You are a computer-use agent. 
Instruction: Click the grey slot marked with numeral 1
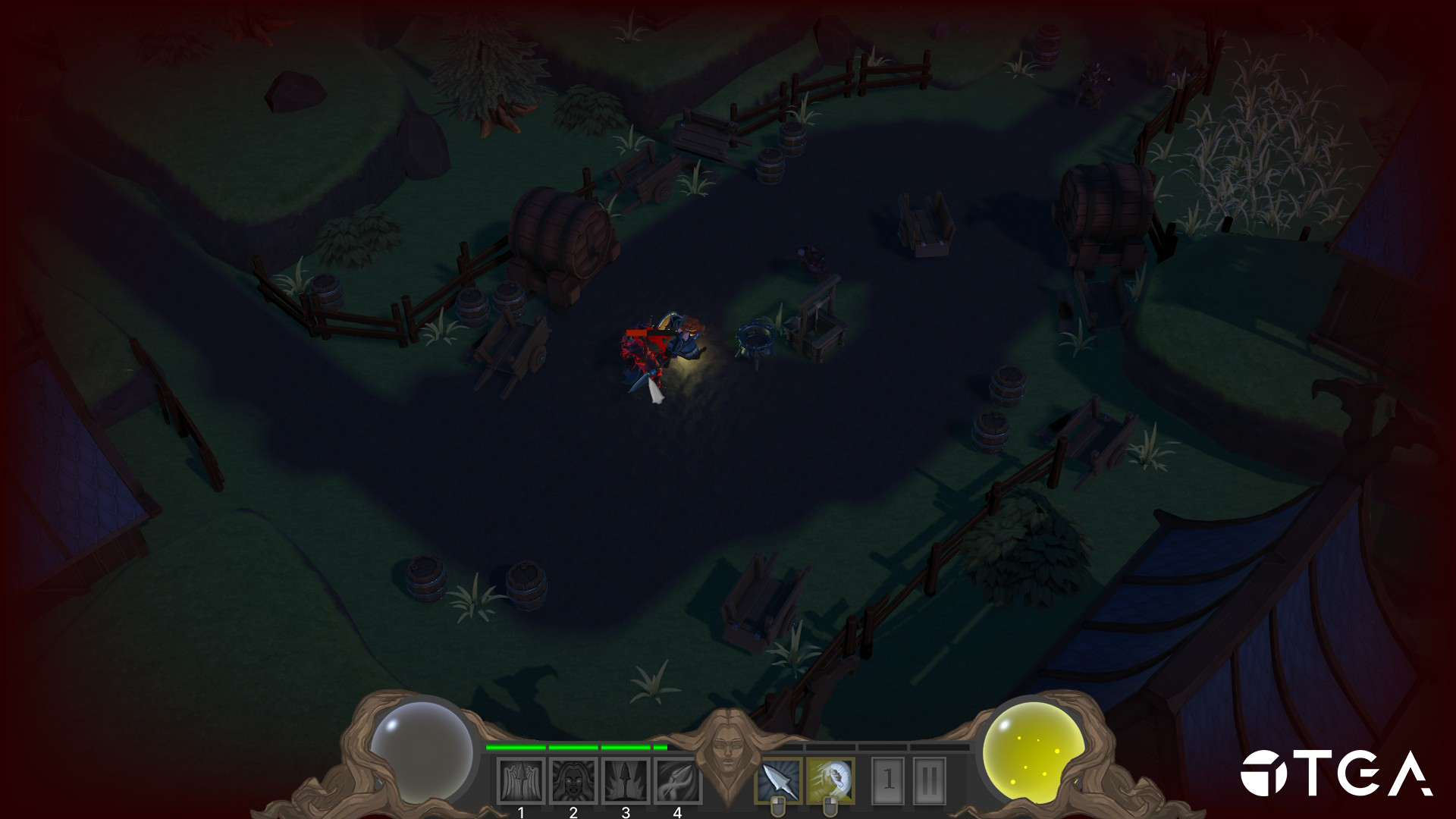click(889, 780)
